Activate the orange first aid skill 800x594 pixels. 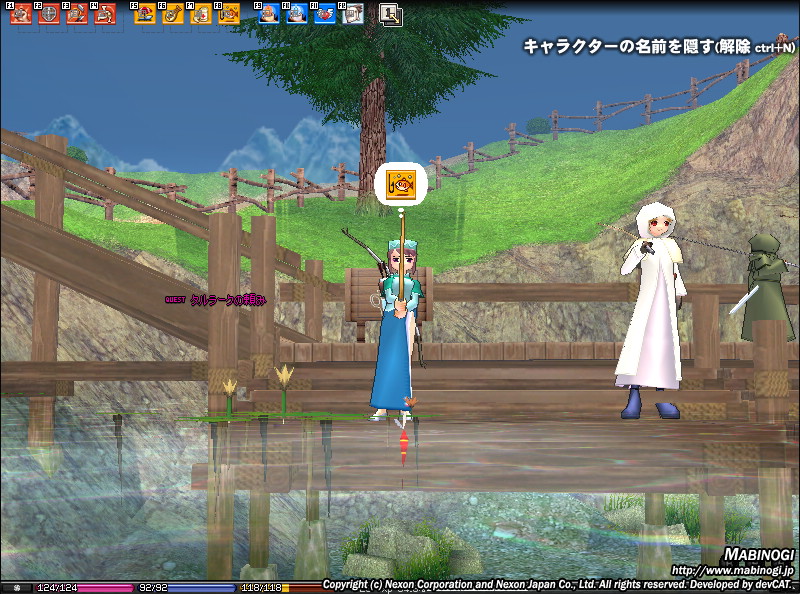pyautogui.click(x=201, y=14)
